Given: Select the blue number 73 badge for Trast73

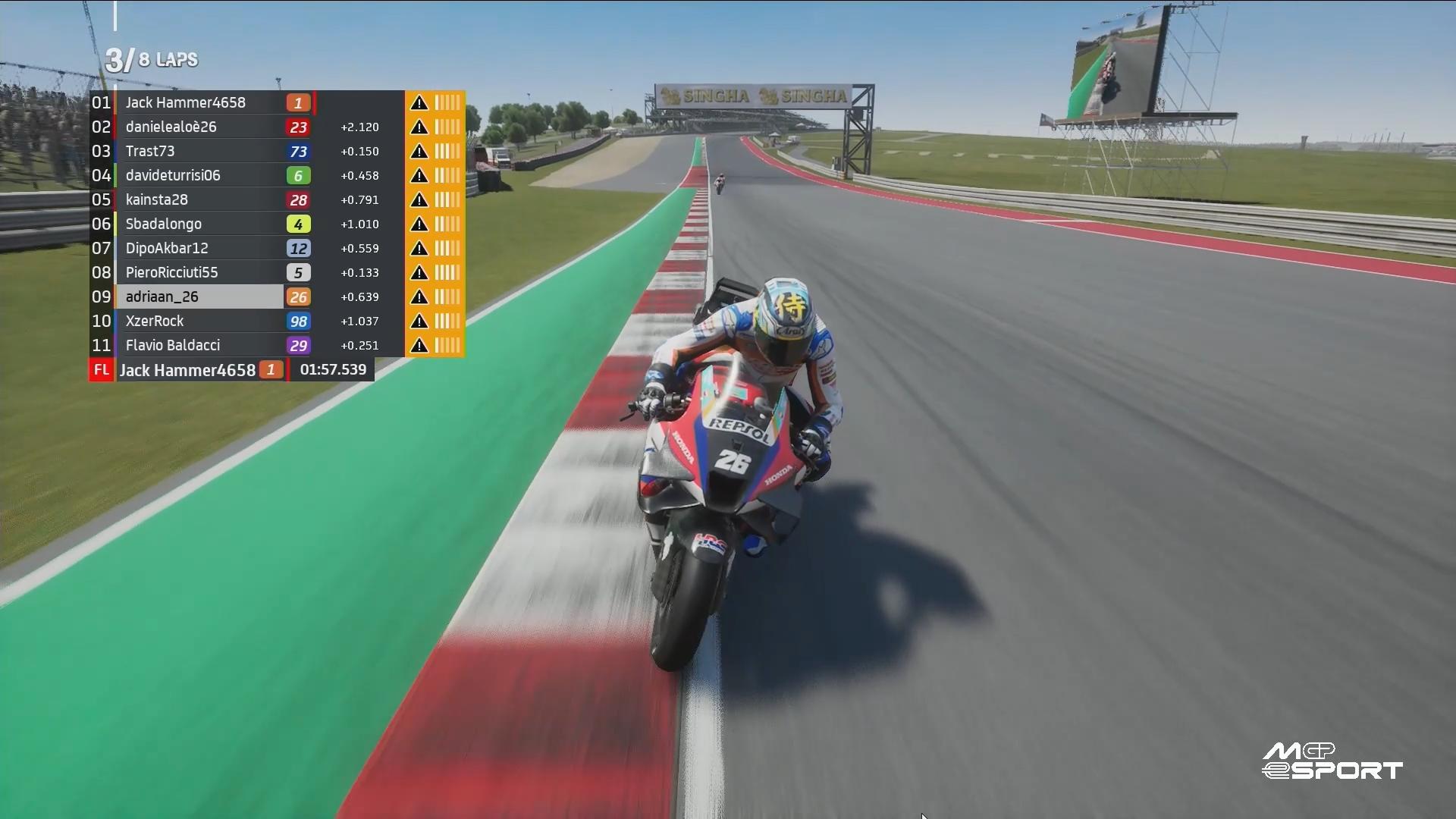Looking at the screenshot, I should tap(299, 151).
